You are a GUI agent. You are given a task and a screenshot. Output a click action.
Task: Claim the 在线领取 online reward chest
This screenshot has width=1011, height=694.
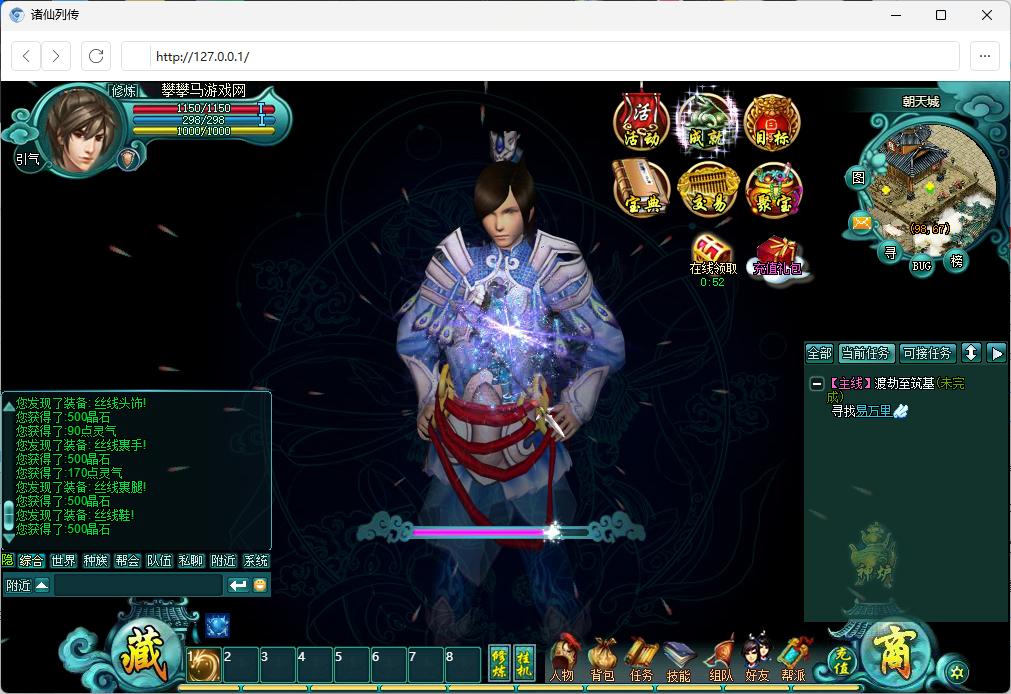[x=712, y=250]
